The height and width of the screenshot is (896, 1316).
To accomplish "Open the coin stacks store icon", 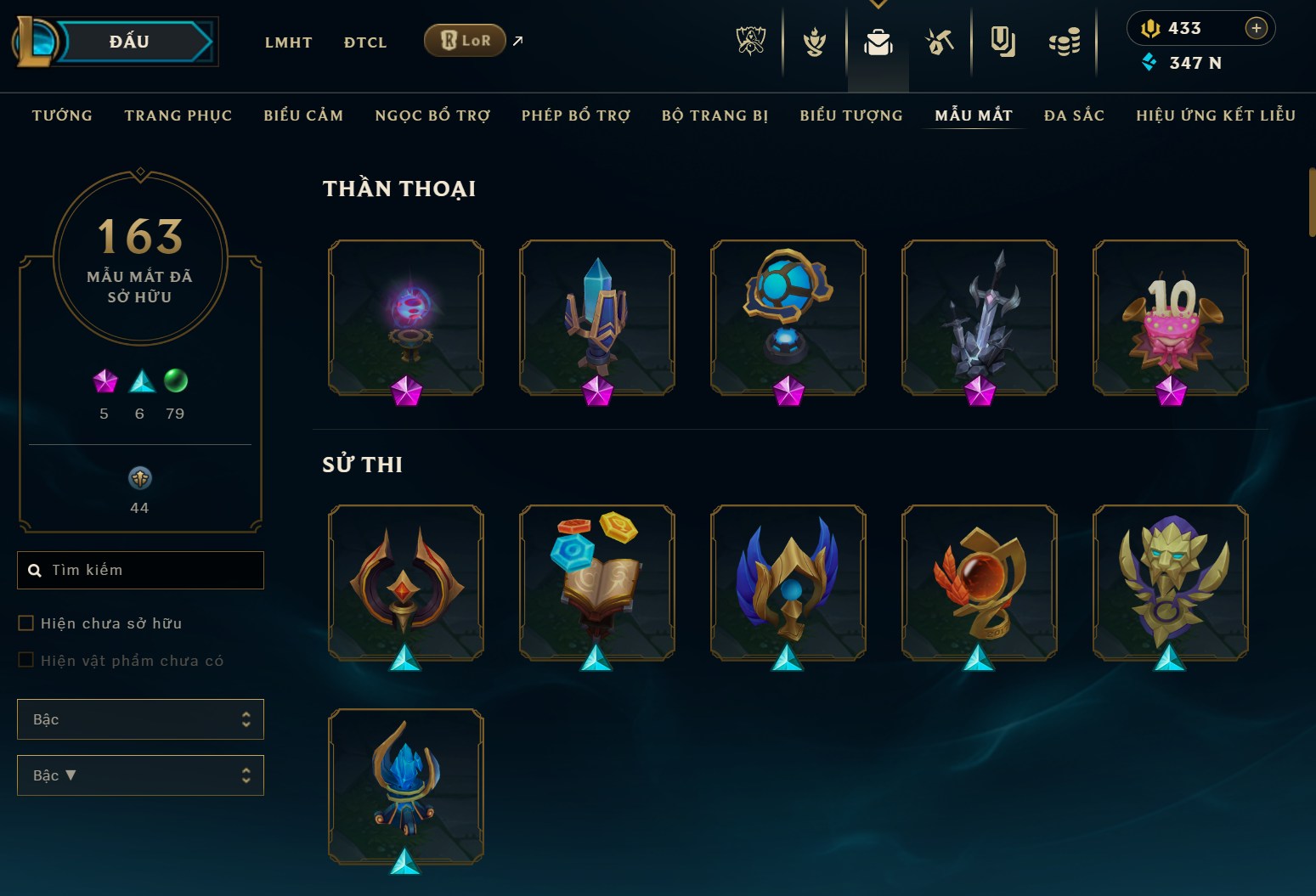I will [x=1064, y=41].
